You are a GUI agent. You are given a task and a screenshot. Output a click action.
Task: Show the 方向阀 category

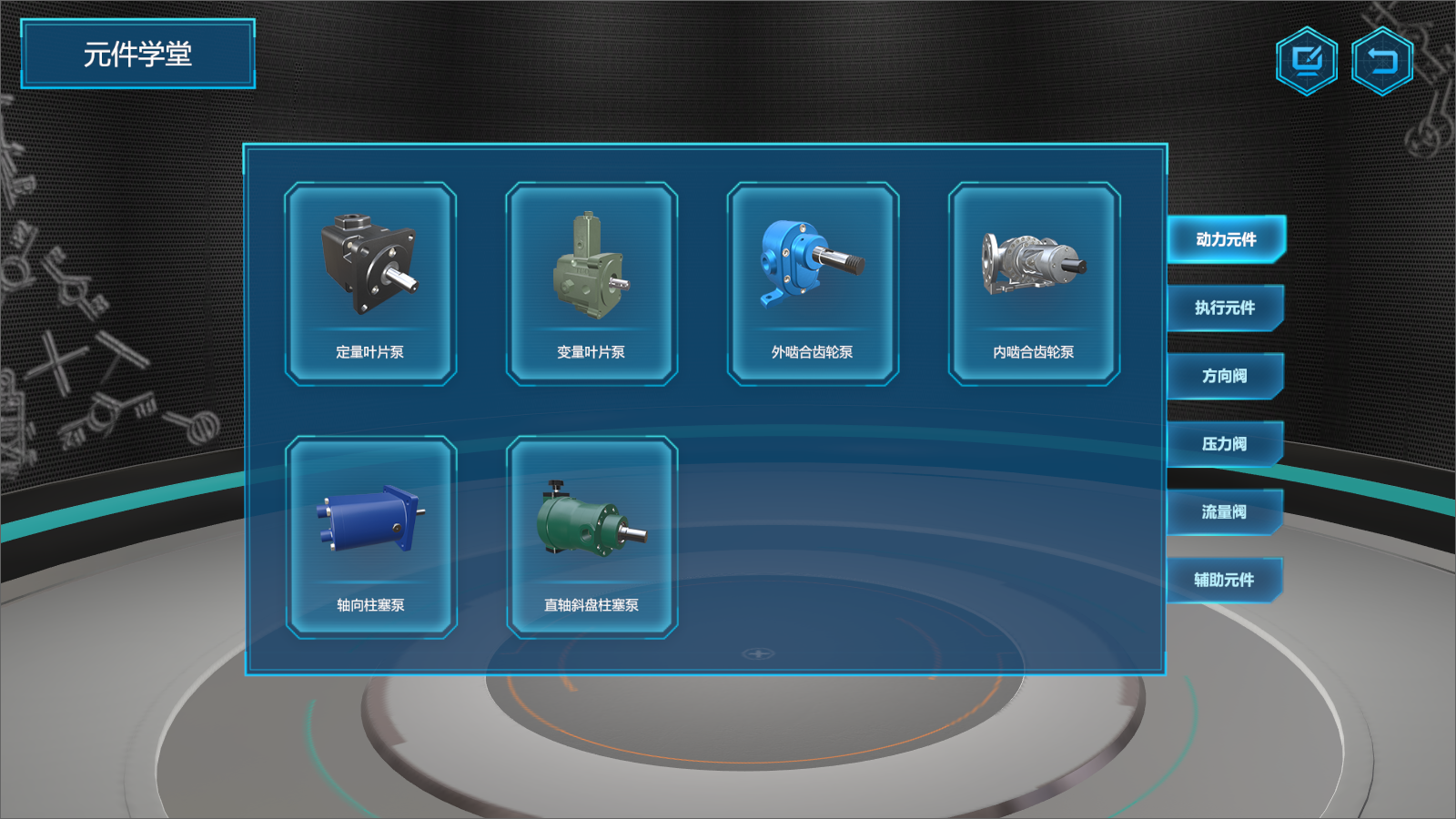(1225, 376)
